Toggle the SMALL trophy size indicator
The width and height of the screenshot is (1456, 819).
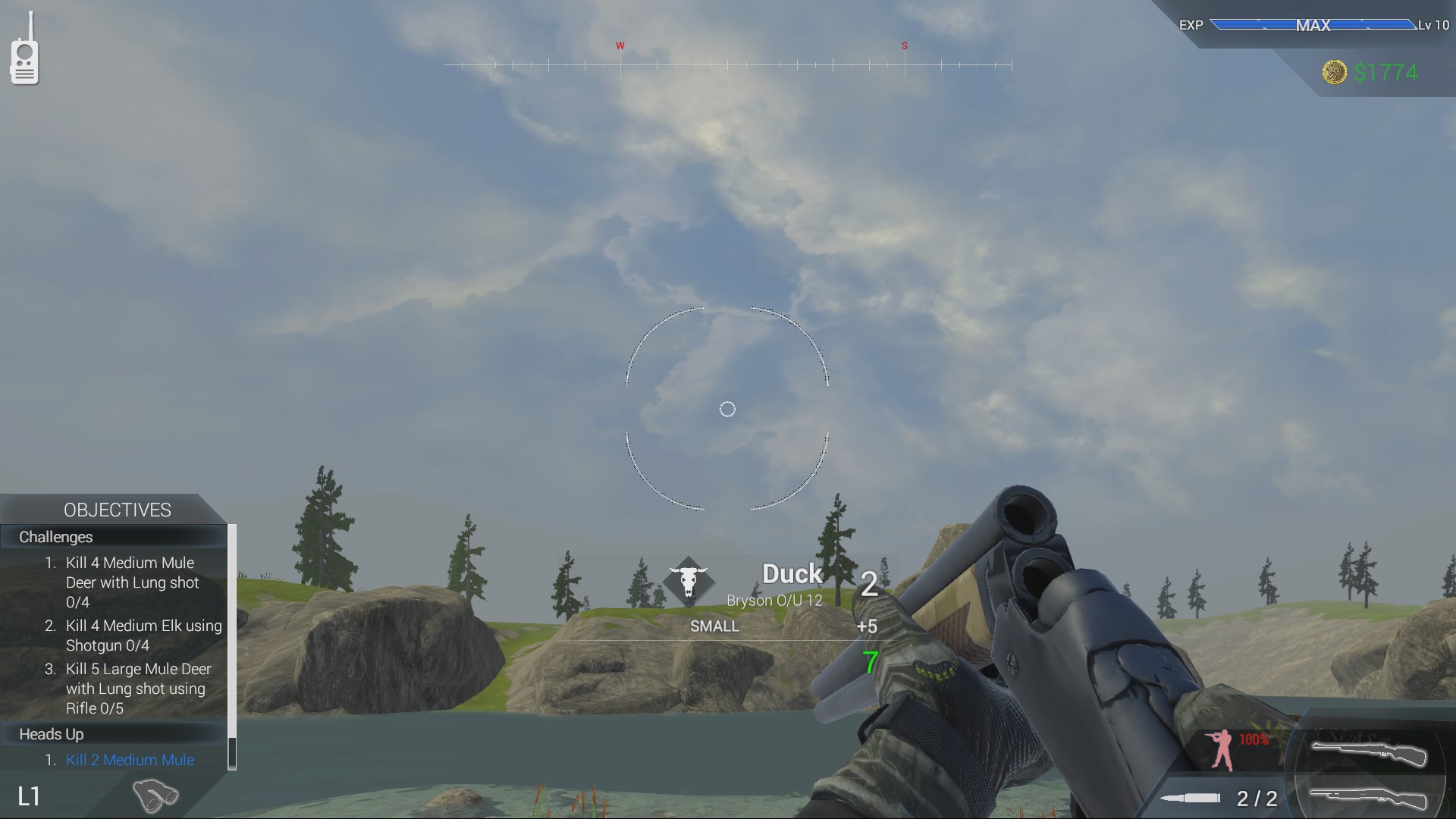click(x=714, y=626)
